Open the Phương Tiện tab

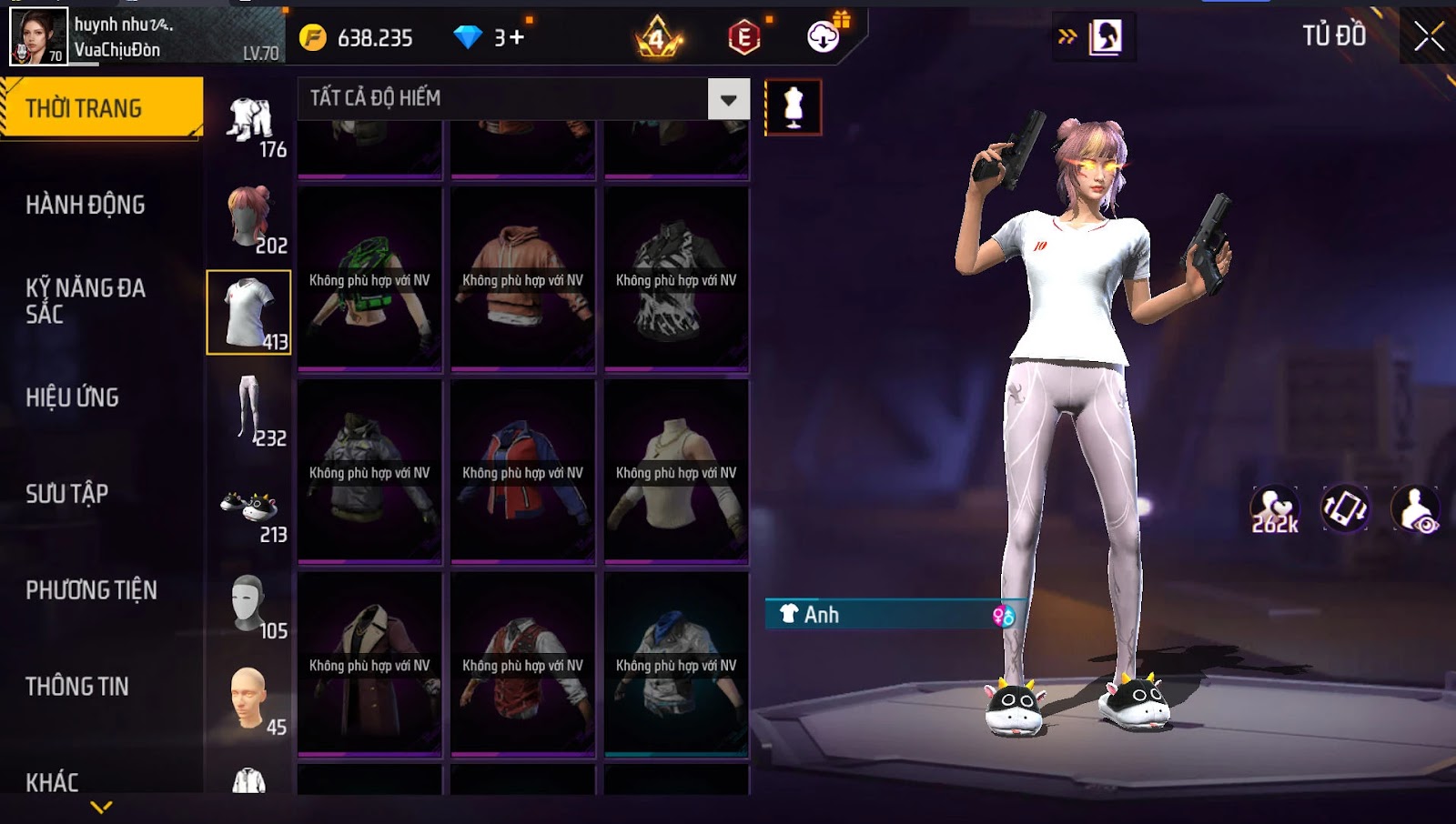[91, 590]
